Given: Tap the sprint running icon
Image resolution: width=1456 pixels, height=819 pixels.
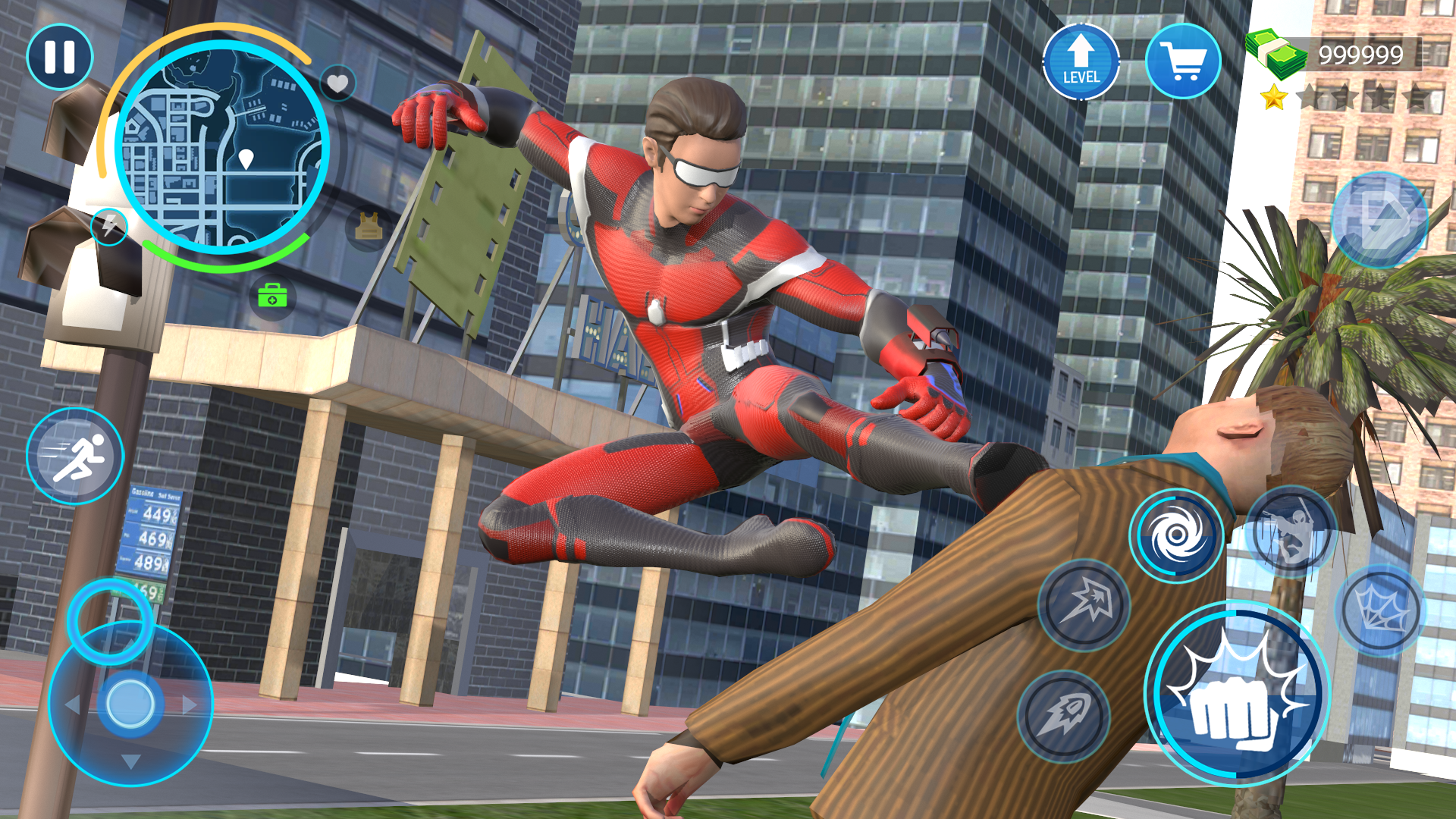Looking at the screenshot, I should (76, 455).
